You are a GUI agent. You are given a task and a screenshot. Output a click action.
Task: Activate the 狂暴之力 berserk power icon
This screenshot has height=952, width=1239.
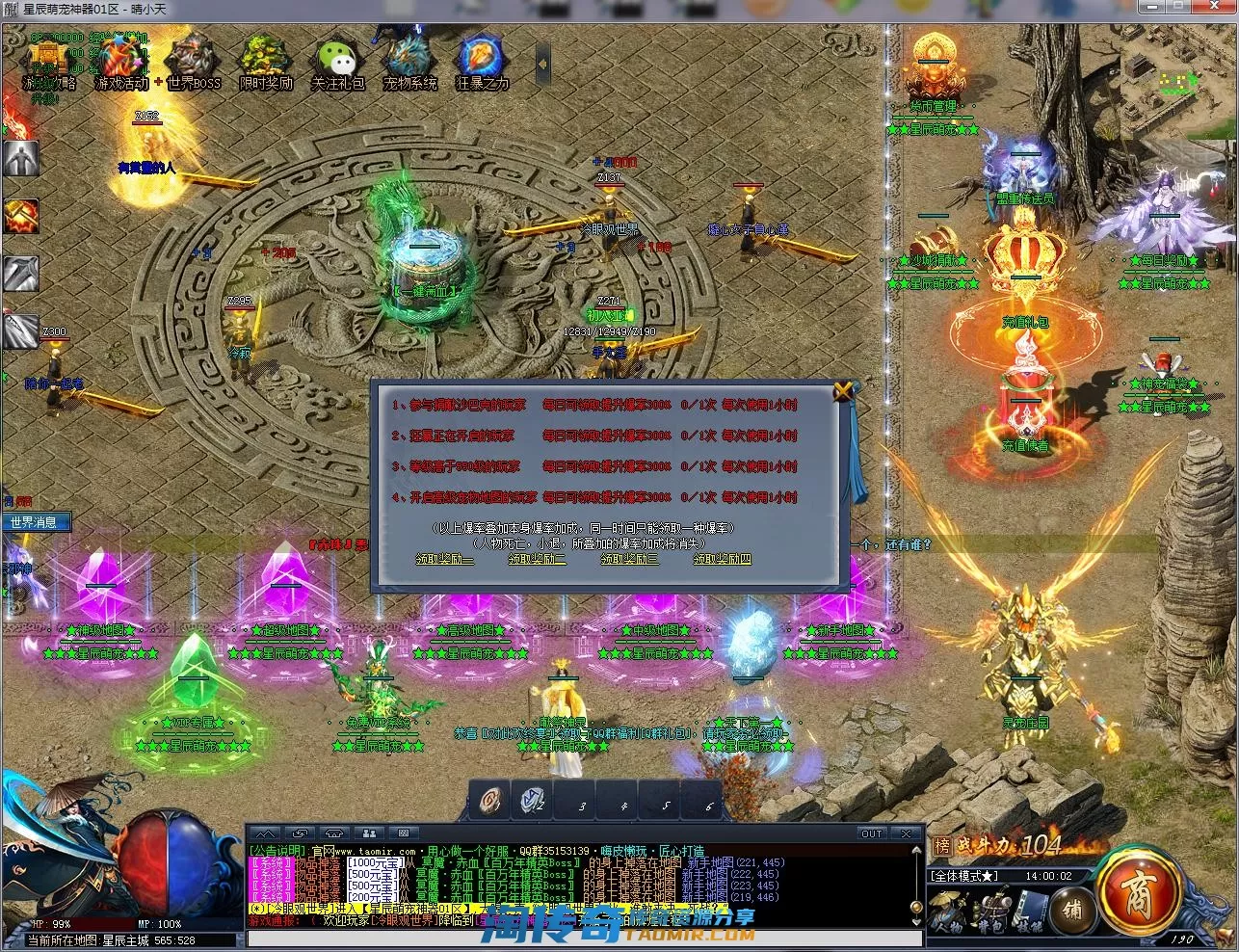(x=482, y=62)
